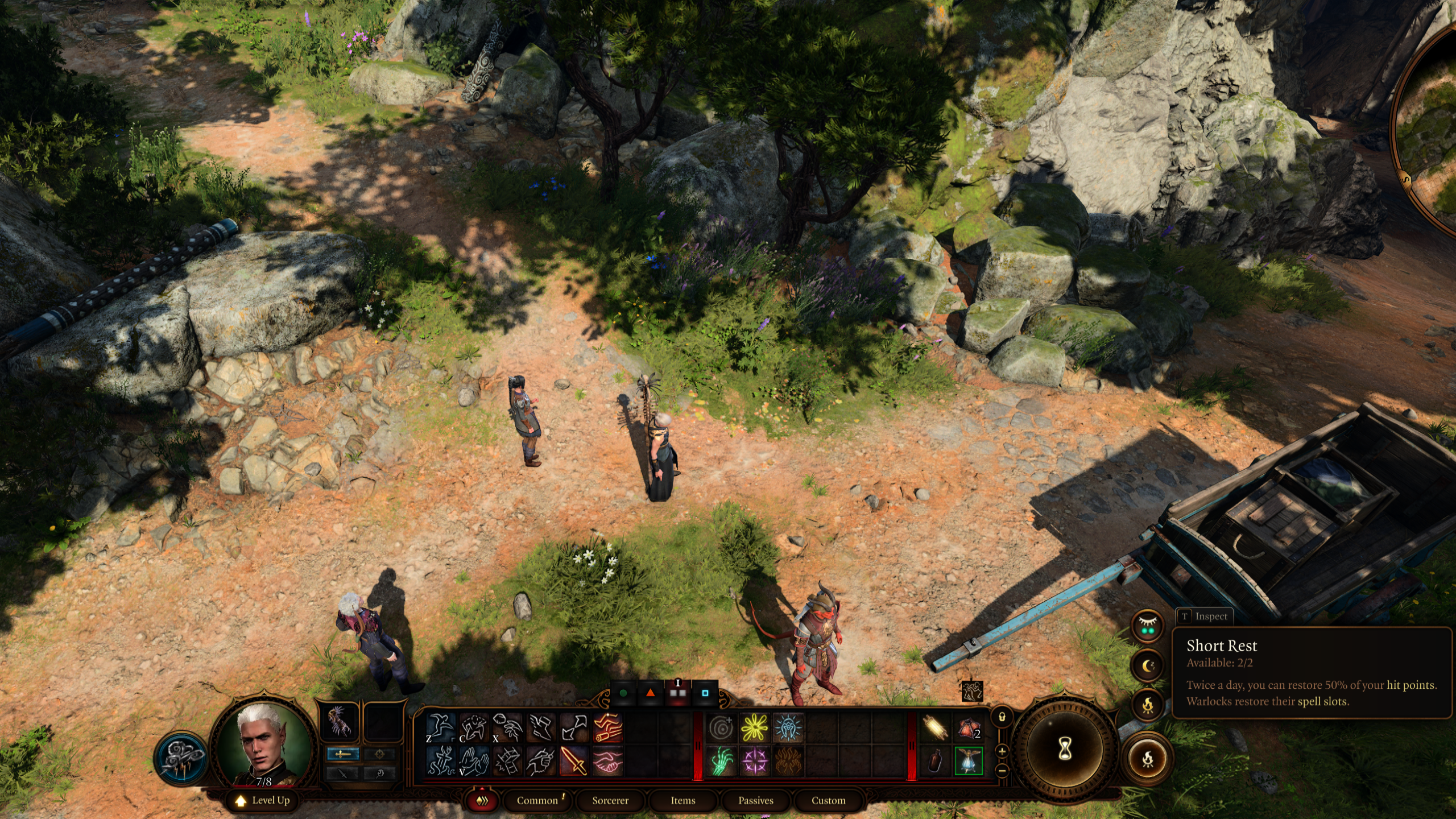Switch to the Passives tab
Image resolution: width=1456 pixels, height=819 pixels.
coord(756,800)
